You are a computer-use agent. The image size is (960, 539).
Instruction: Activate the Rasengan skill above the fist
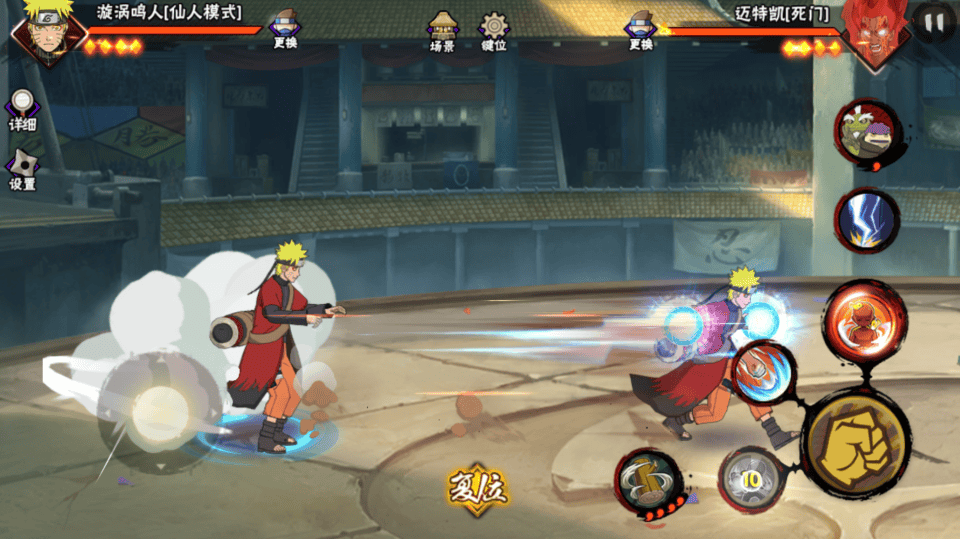pos(765,373)
